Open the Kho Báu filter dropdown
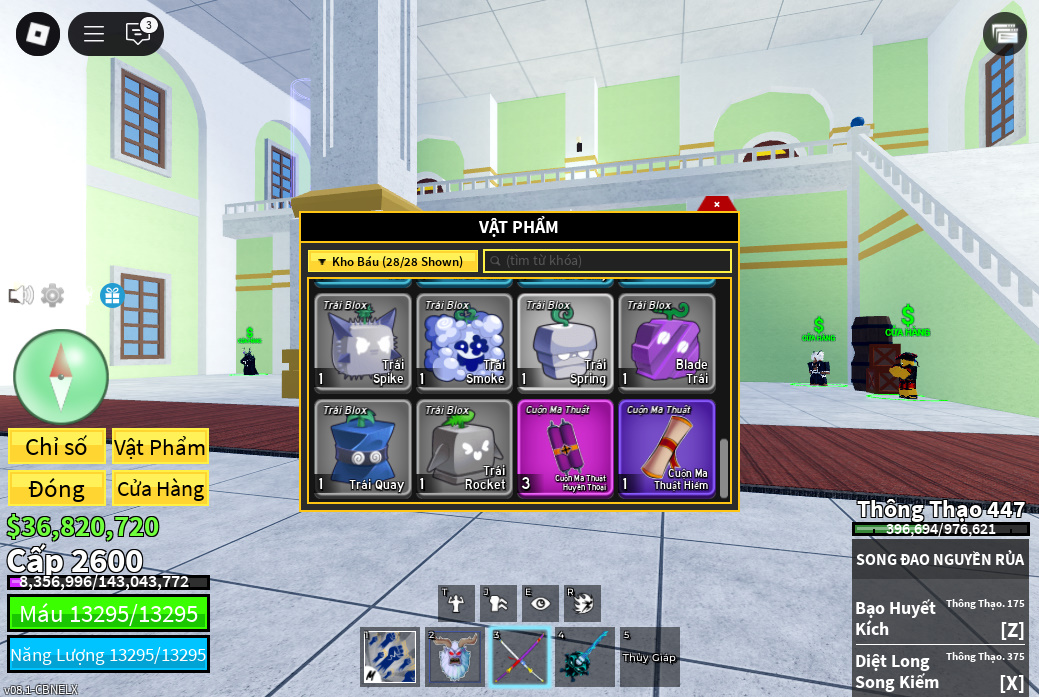Screen dimensions: 1039x697 click(392, 261)
